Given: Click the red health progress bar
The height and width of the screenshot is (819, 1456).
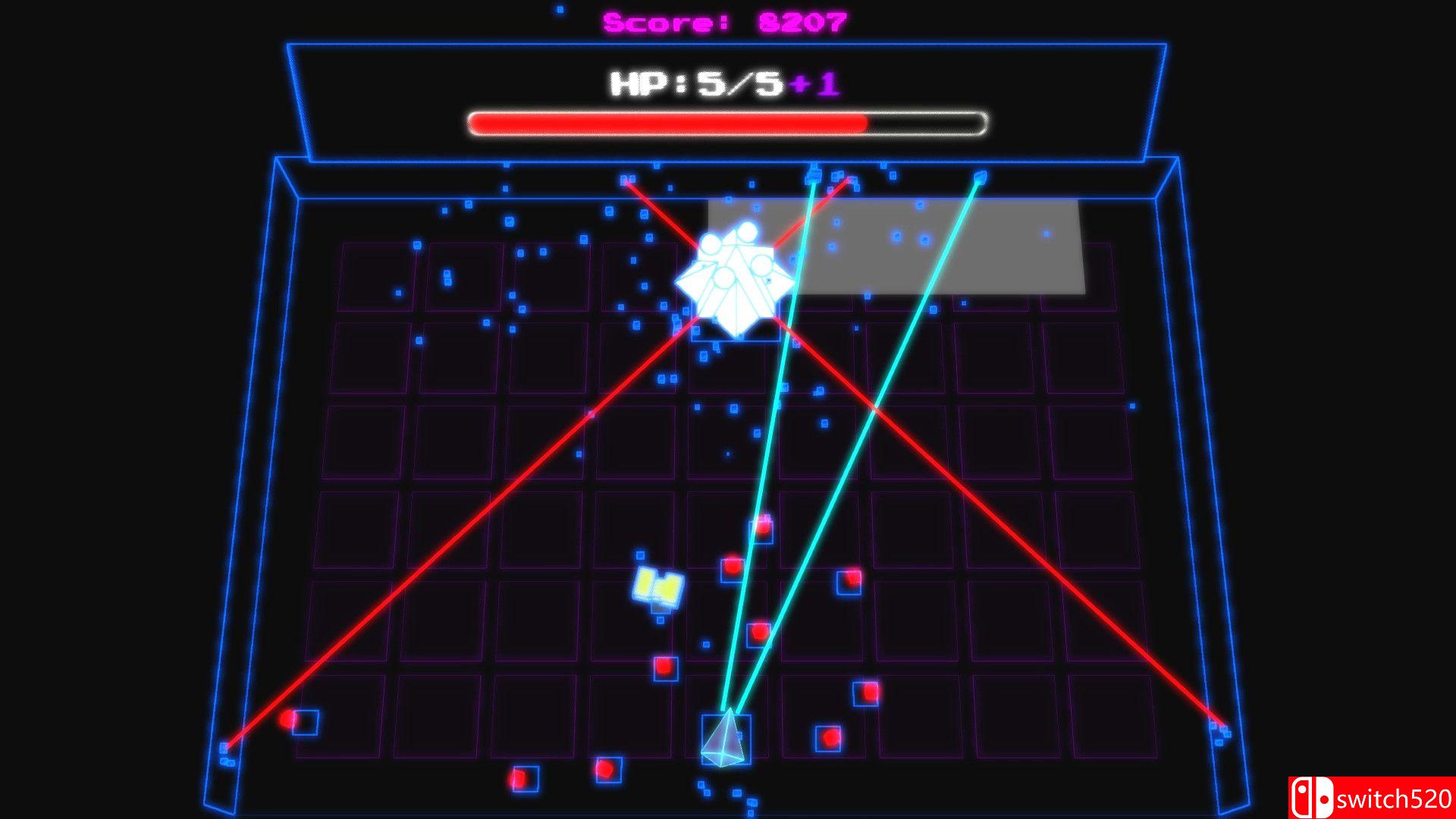Looking at the screenshot, I should point(667,121).
